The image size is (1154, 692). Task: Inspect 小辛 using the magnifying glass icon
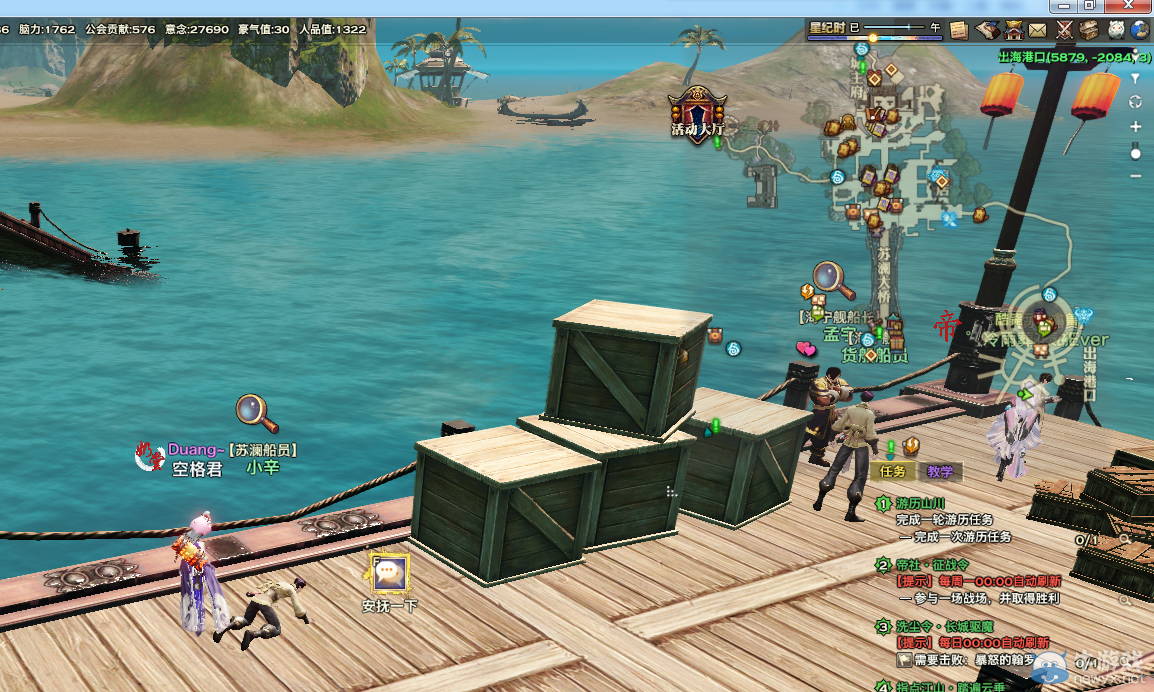coord(256,411)
